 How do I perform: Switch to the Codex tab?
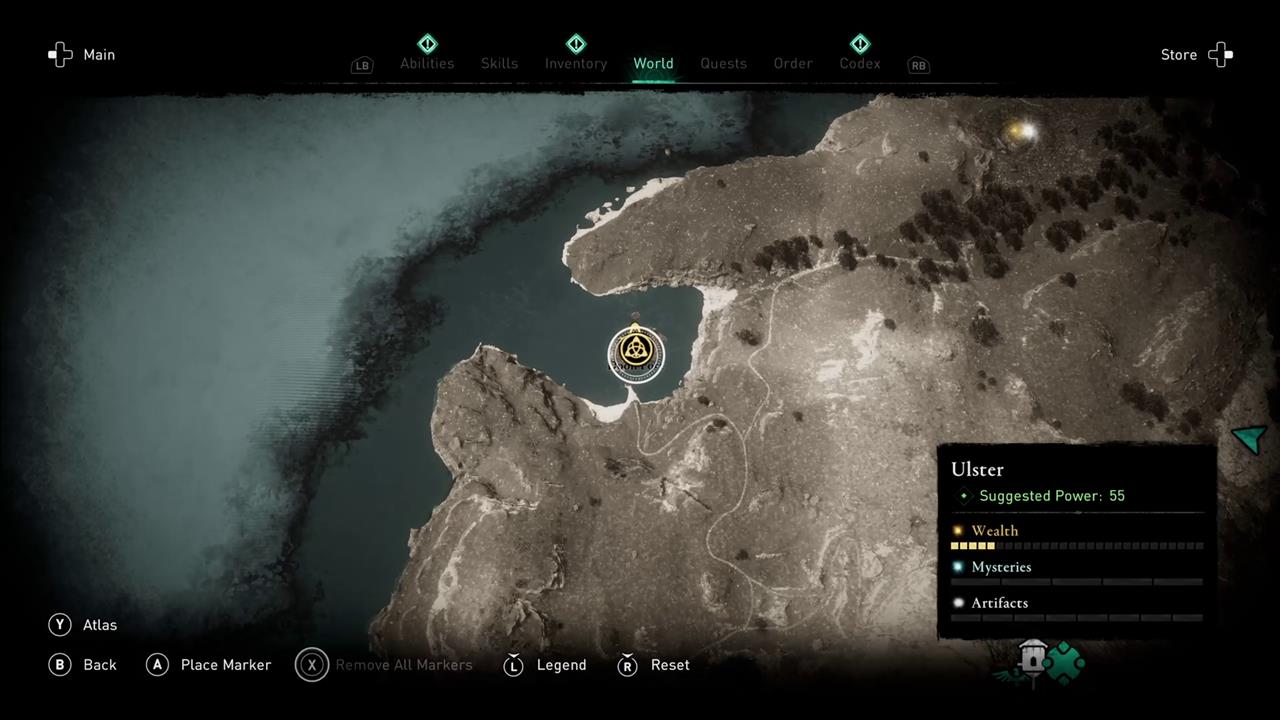(x=860, y=63)
